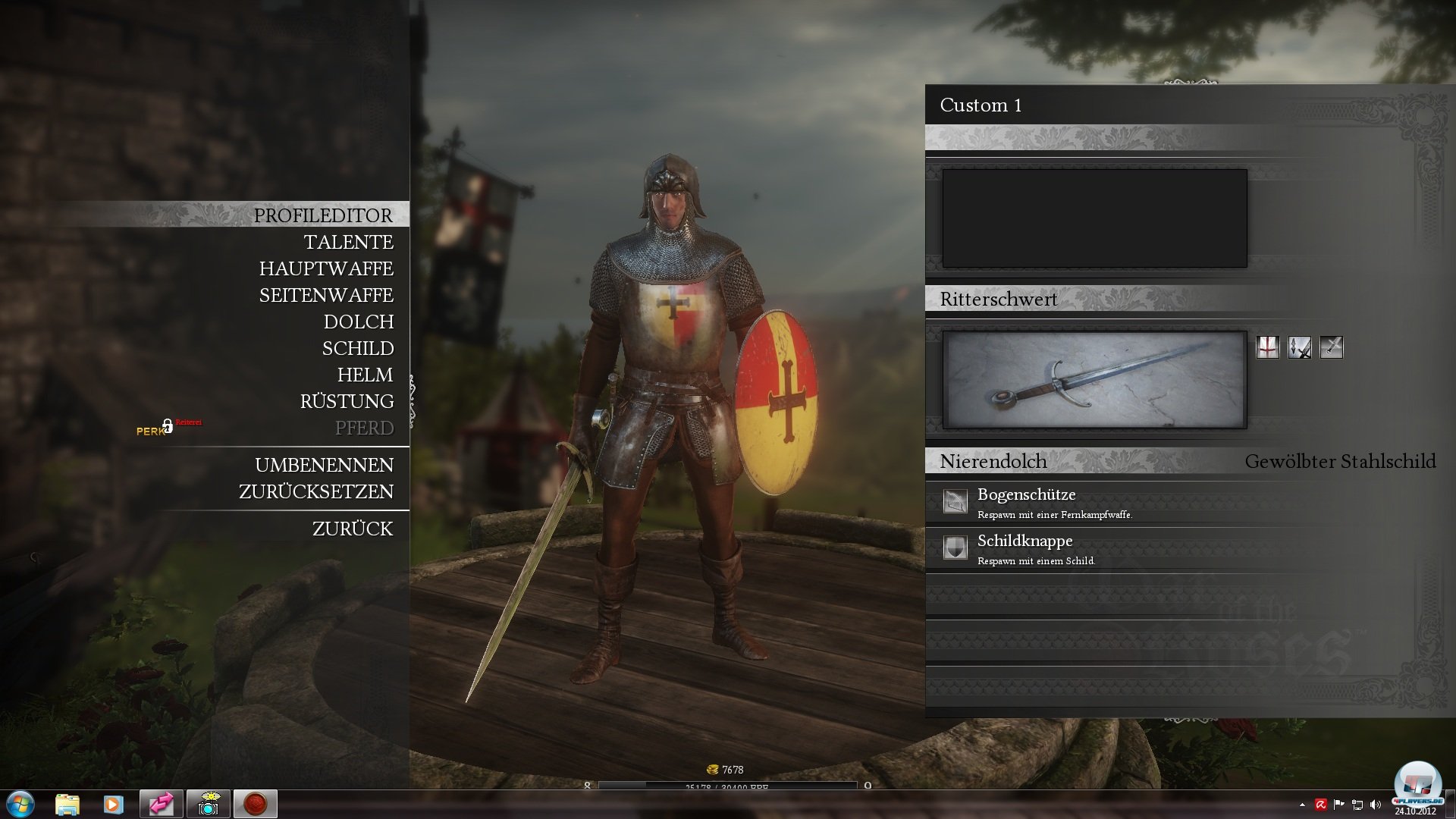Reset profile with Zurücksetzen

tap(316, 491)
